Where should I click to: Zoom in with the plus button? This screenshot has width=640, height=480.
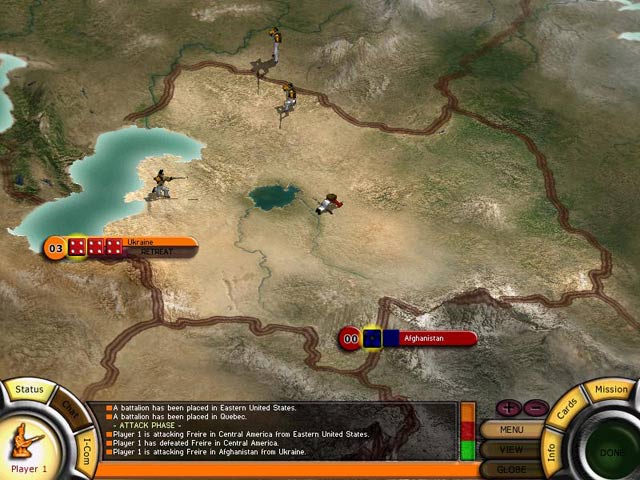[x=508, y=408]
